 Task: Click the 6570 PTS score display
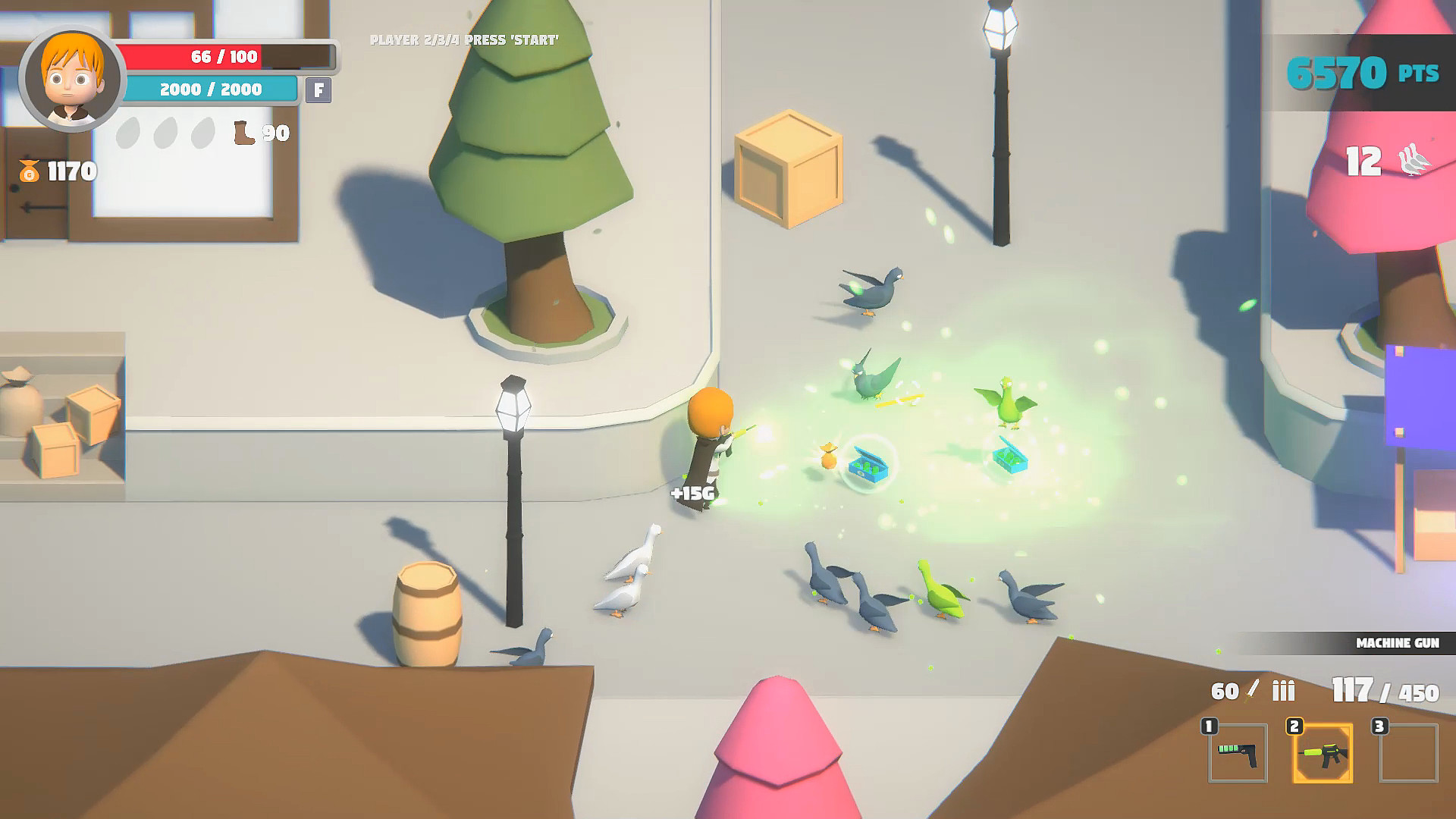click(1363, 70)
